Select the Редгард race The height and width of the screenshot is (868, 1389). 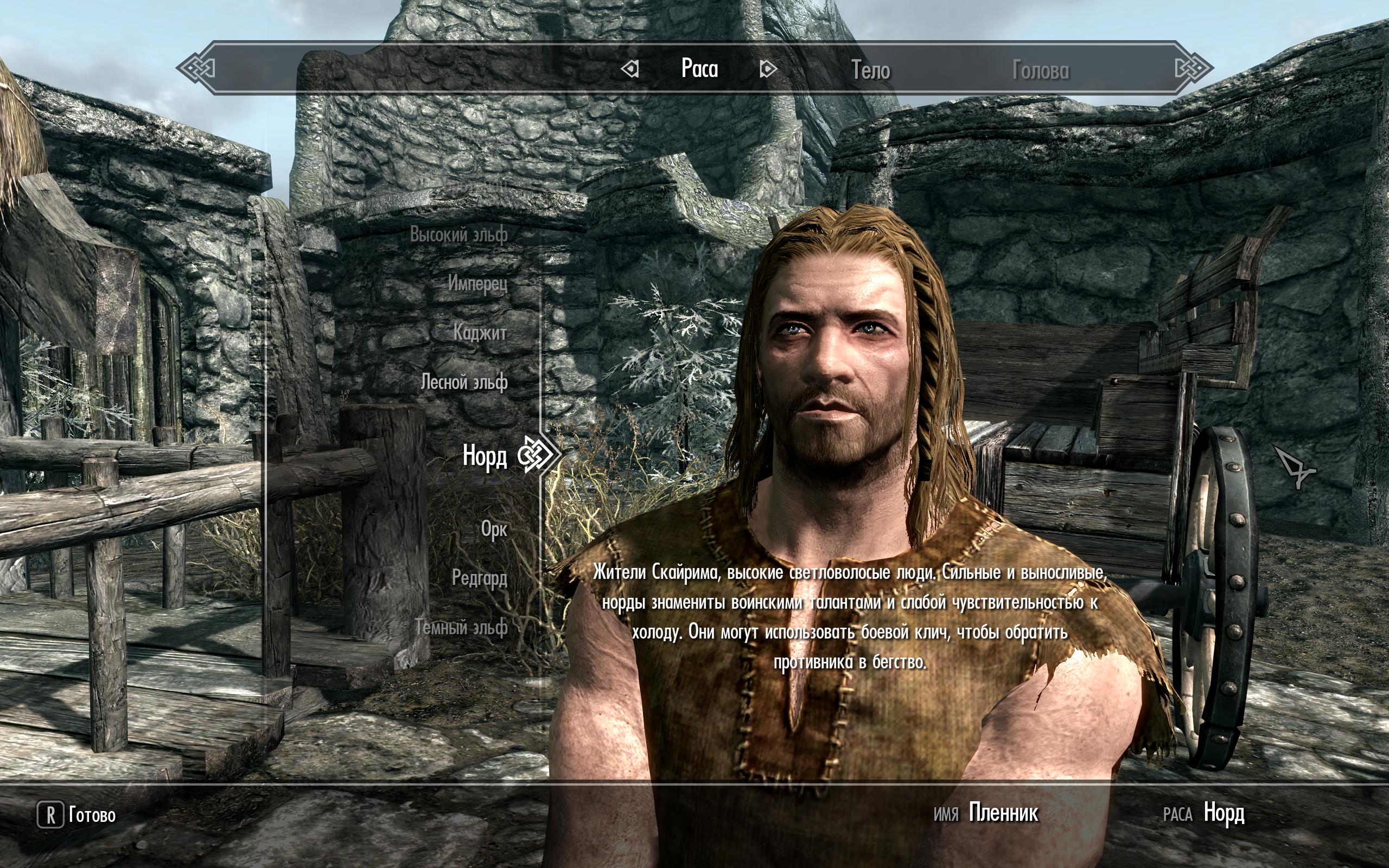pos(479,578)
